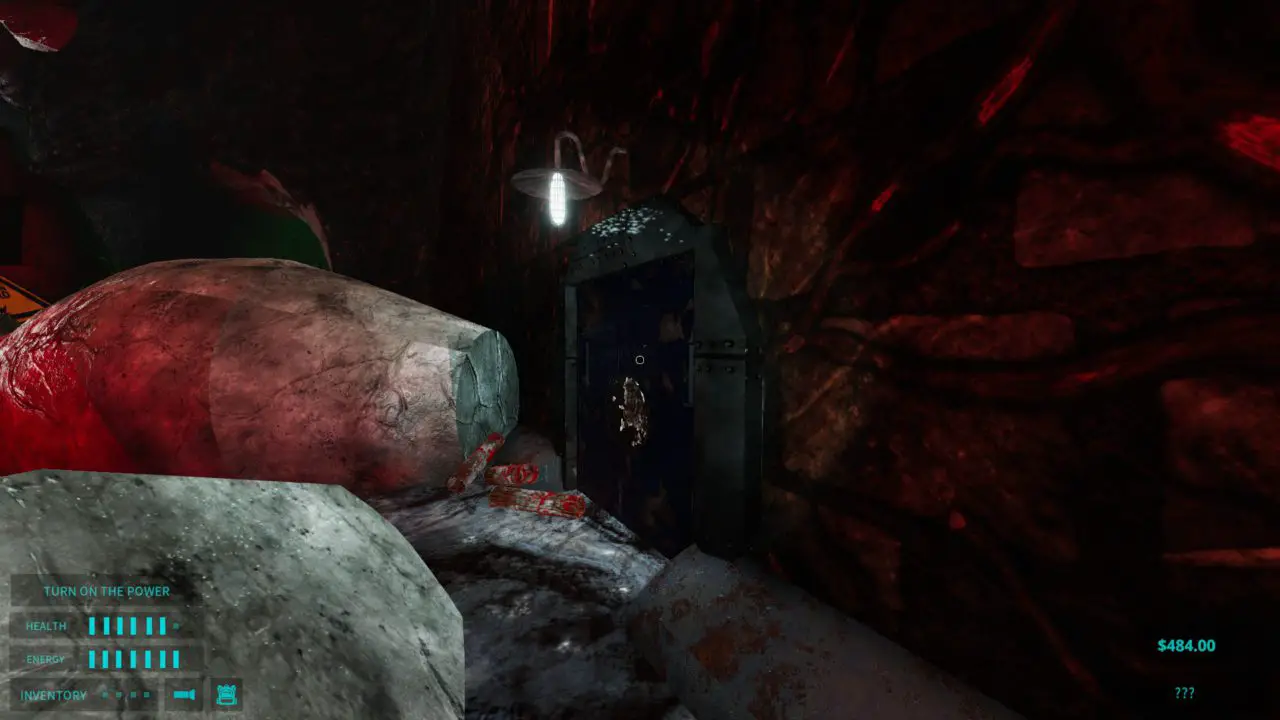The height and width of the screenshot is (720, 1280).
Task: Open the Inventory panel label
Action: [53, 695]
